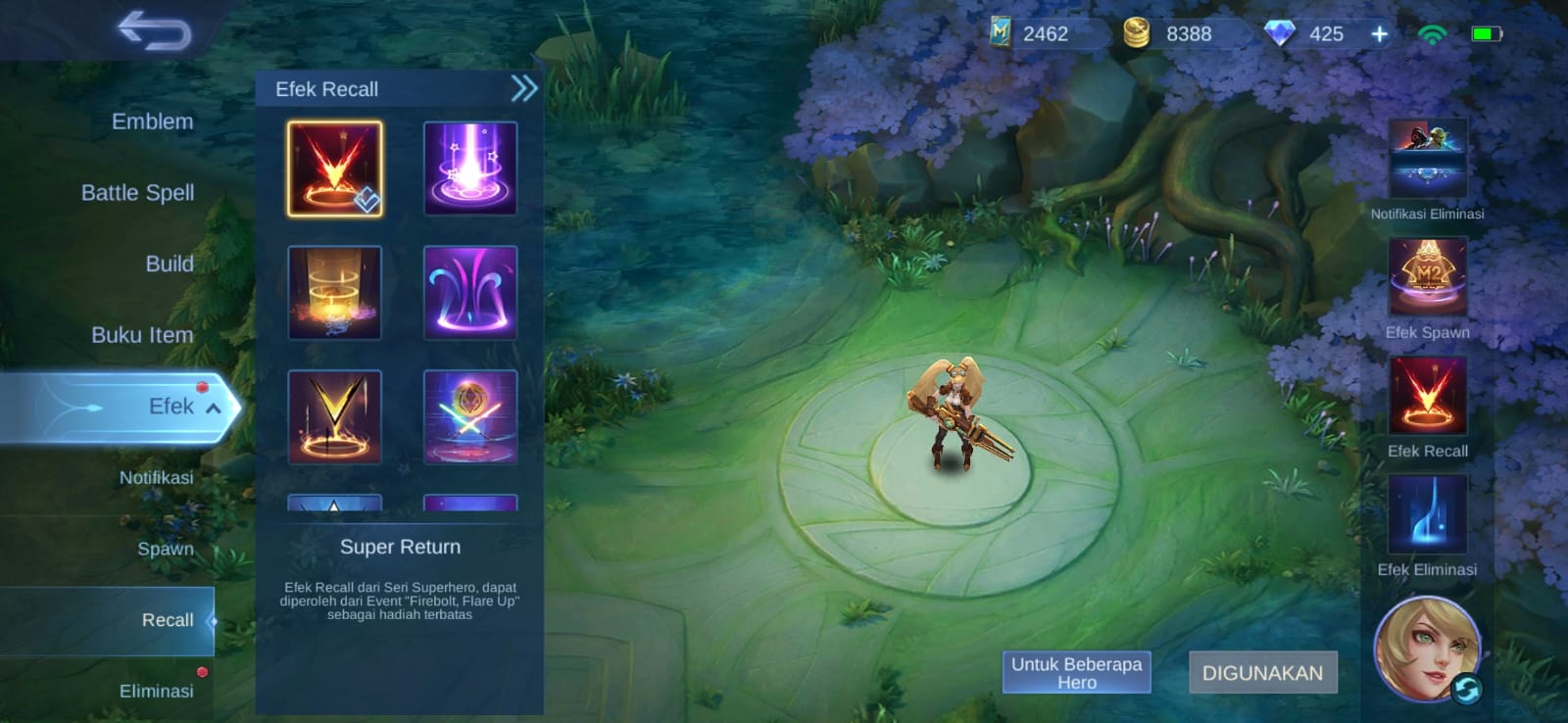Open Buku Item menu
The height and width of the screenshot is (723, 1568).
tap(142, 335)
